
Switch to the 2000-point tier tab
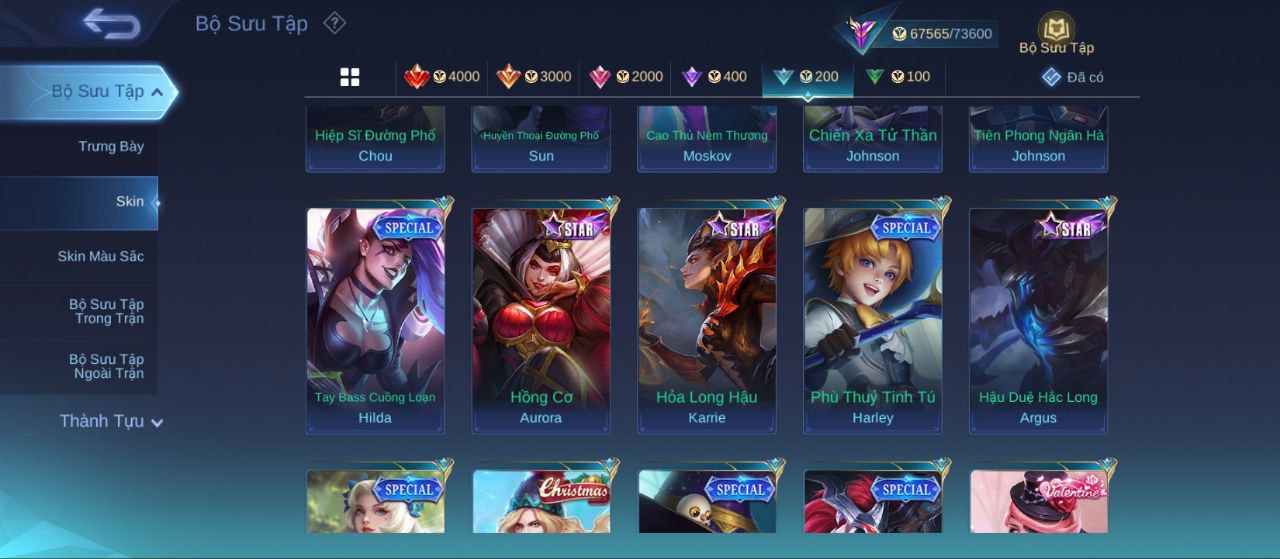[x=626, y=77]
